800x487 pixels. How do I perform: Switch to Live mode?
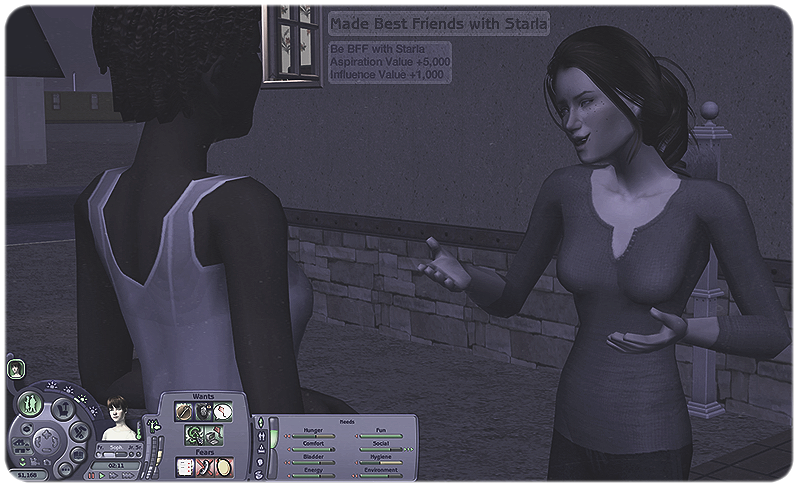(29, 404)
